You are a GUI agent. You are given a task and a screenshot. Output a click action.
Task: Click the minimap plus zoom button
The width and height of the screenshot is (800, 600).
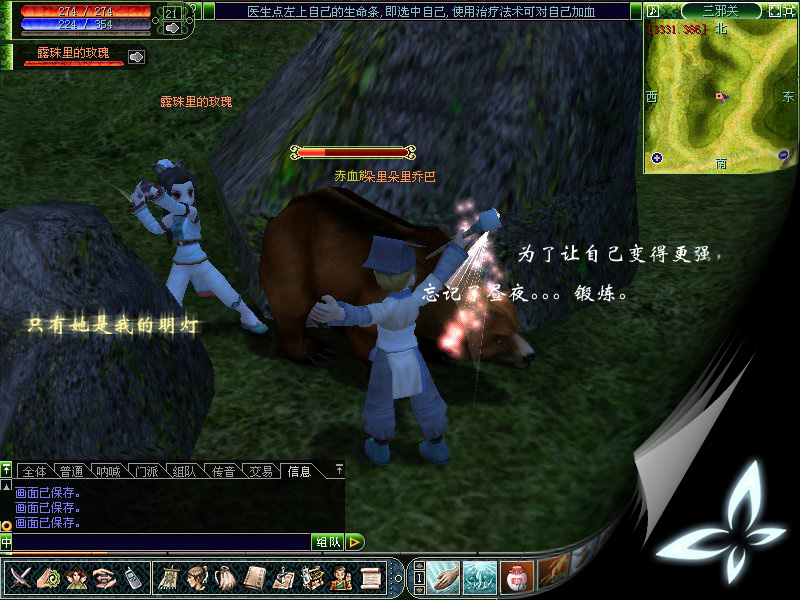657,157
